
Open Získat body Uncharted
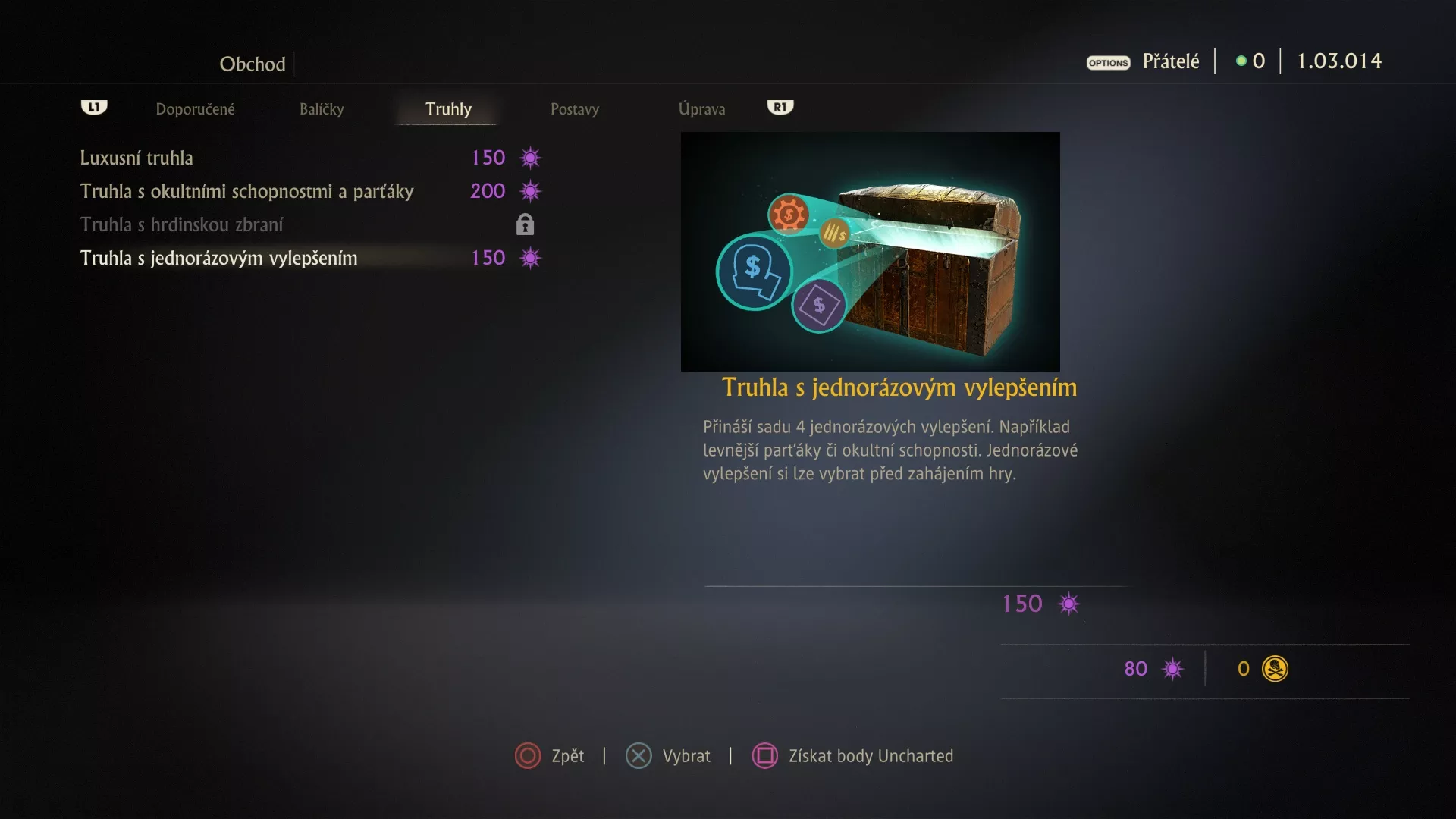coord(852,756)
